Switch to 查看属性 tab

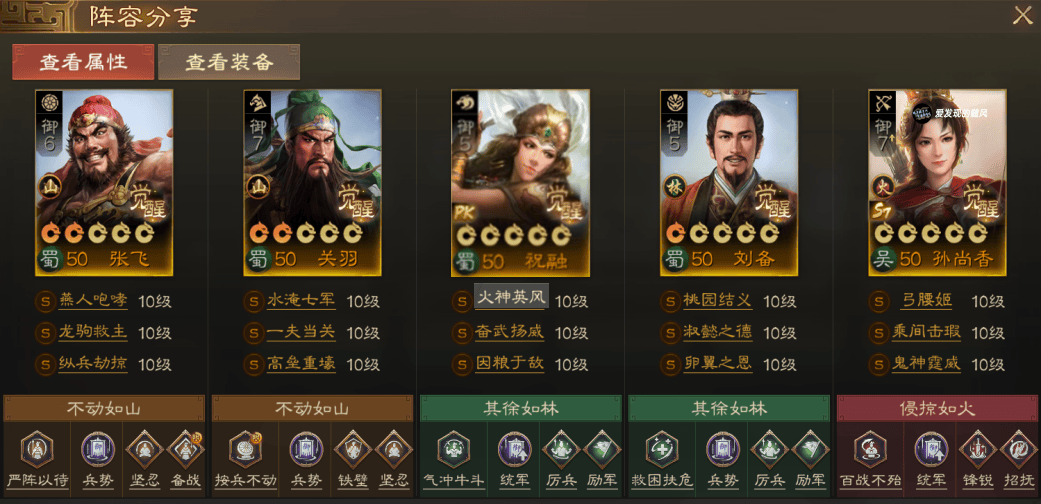(83, 62)
